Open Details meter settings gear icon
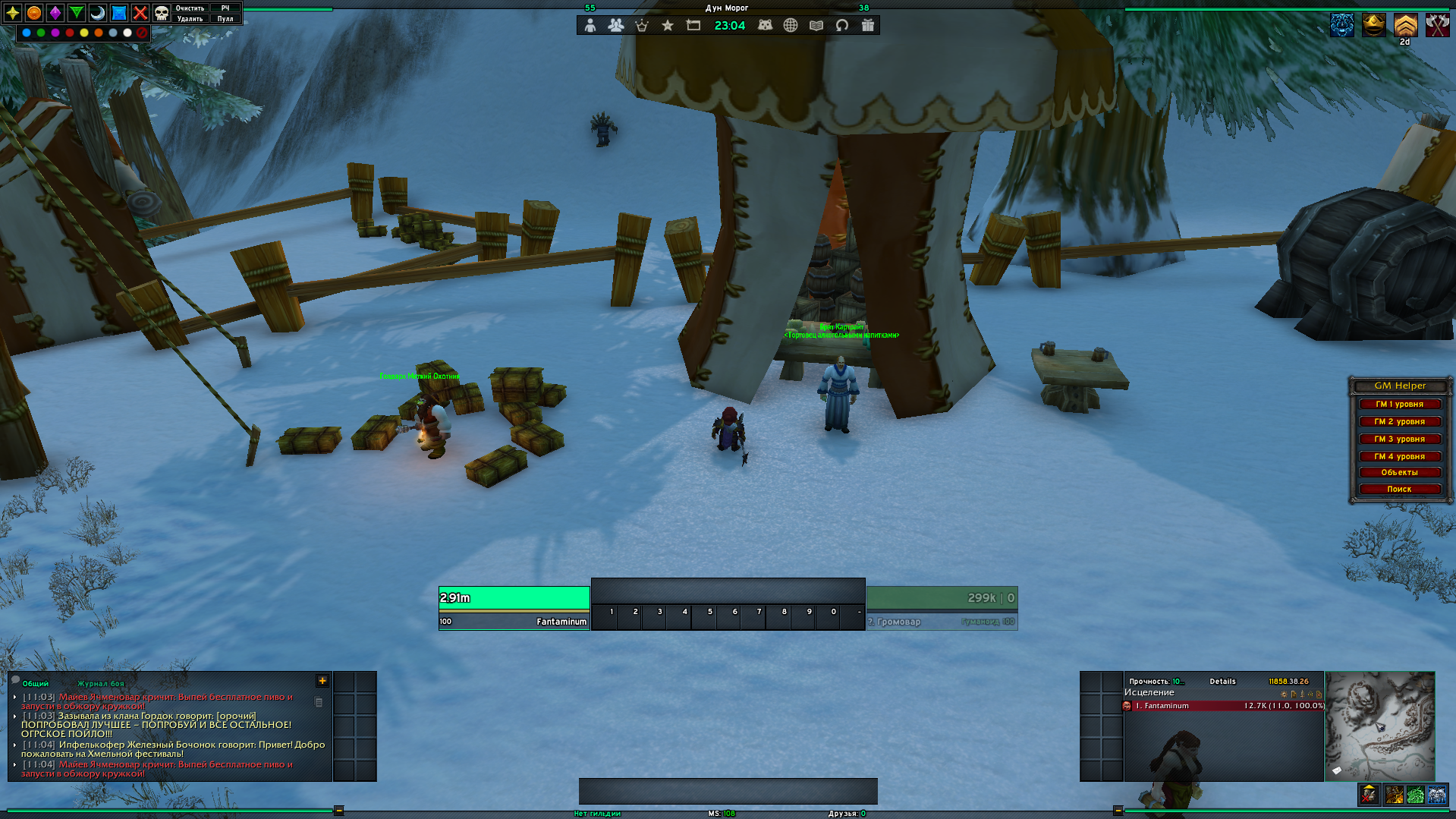The height and width of the screenshot is (819, 1456). pyautogui.click(x=1284, y=694)
